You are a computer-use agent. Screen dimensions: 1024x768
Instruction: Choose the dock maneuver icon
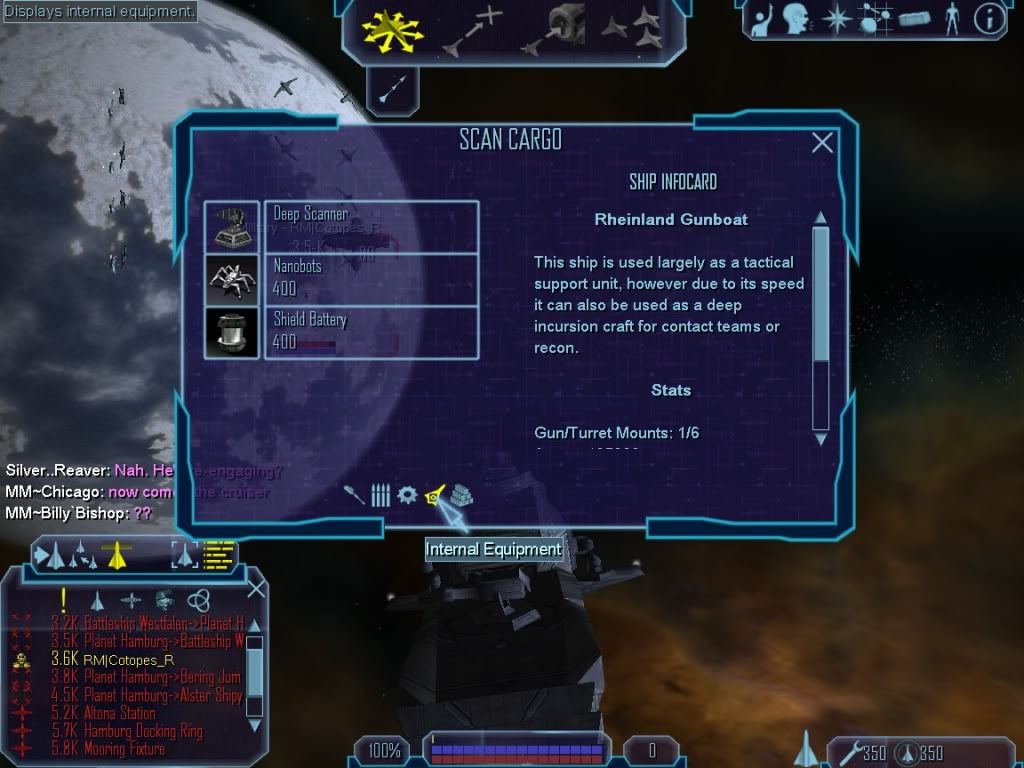coord(553,30)
